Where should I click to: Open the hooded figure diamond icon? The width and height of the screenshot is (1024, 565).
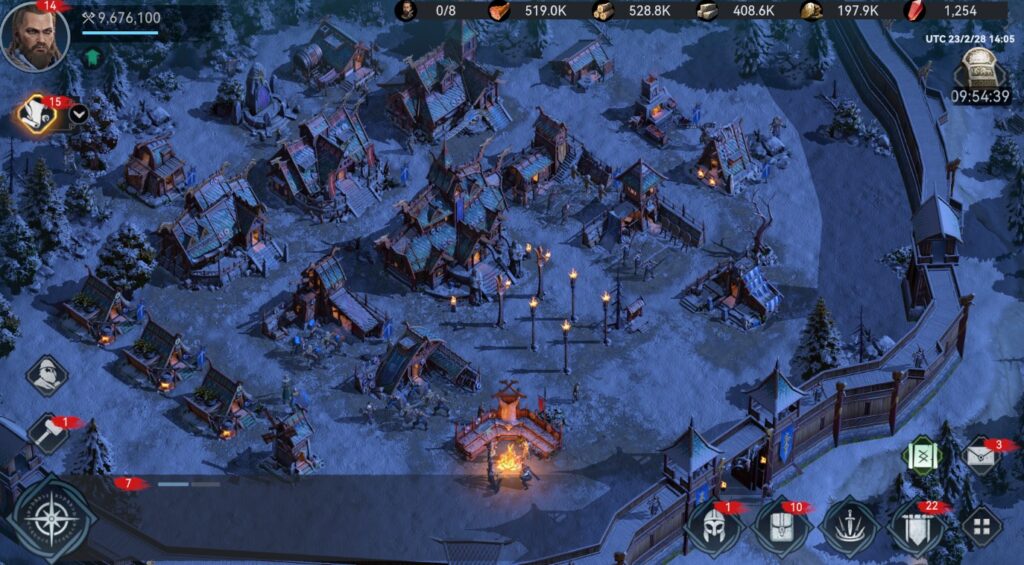coord(46,375)
